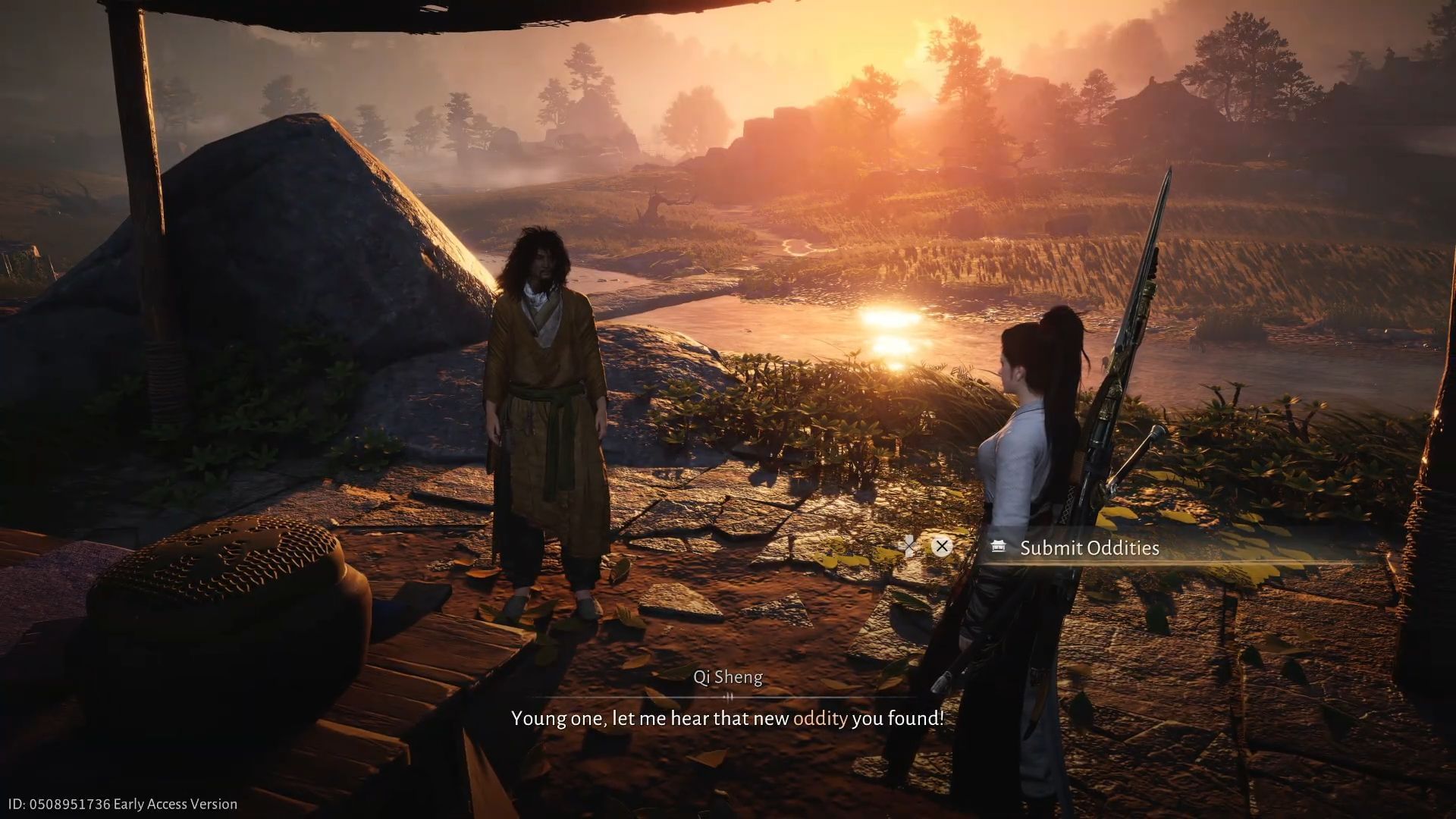Click the player ID text in bottom-left corner
The width and height of the screenshot is (1456, 819).
(61, 803)
